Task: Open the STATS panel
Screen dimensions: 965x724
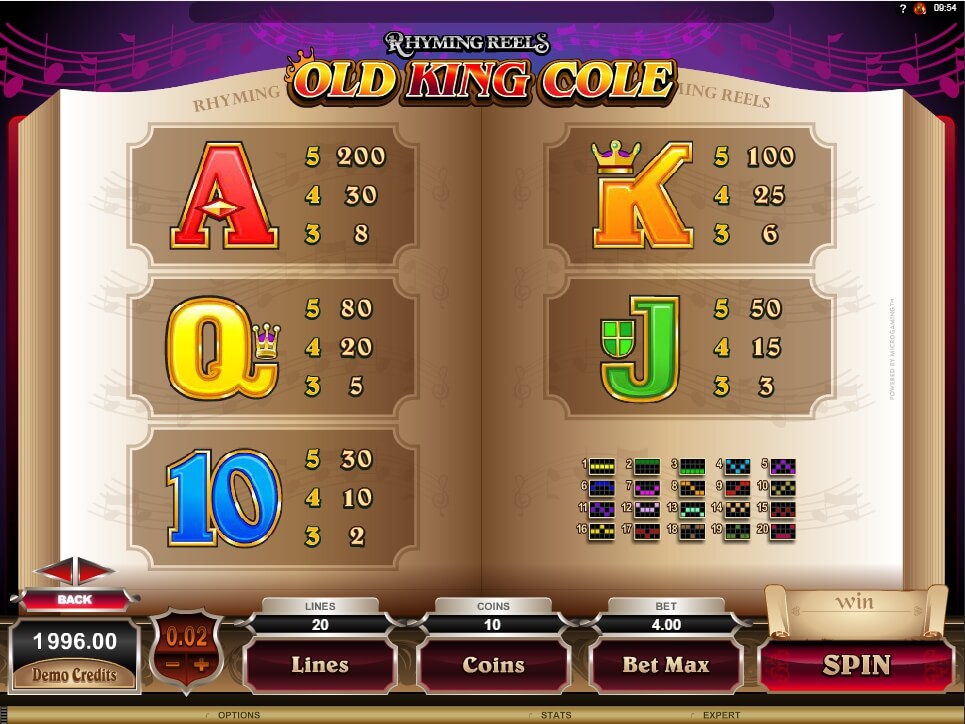Action: tap(555, 715)
